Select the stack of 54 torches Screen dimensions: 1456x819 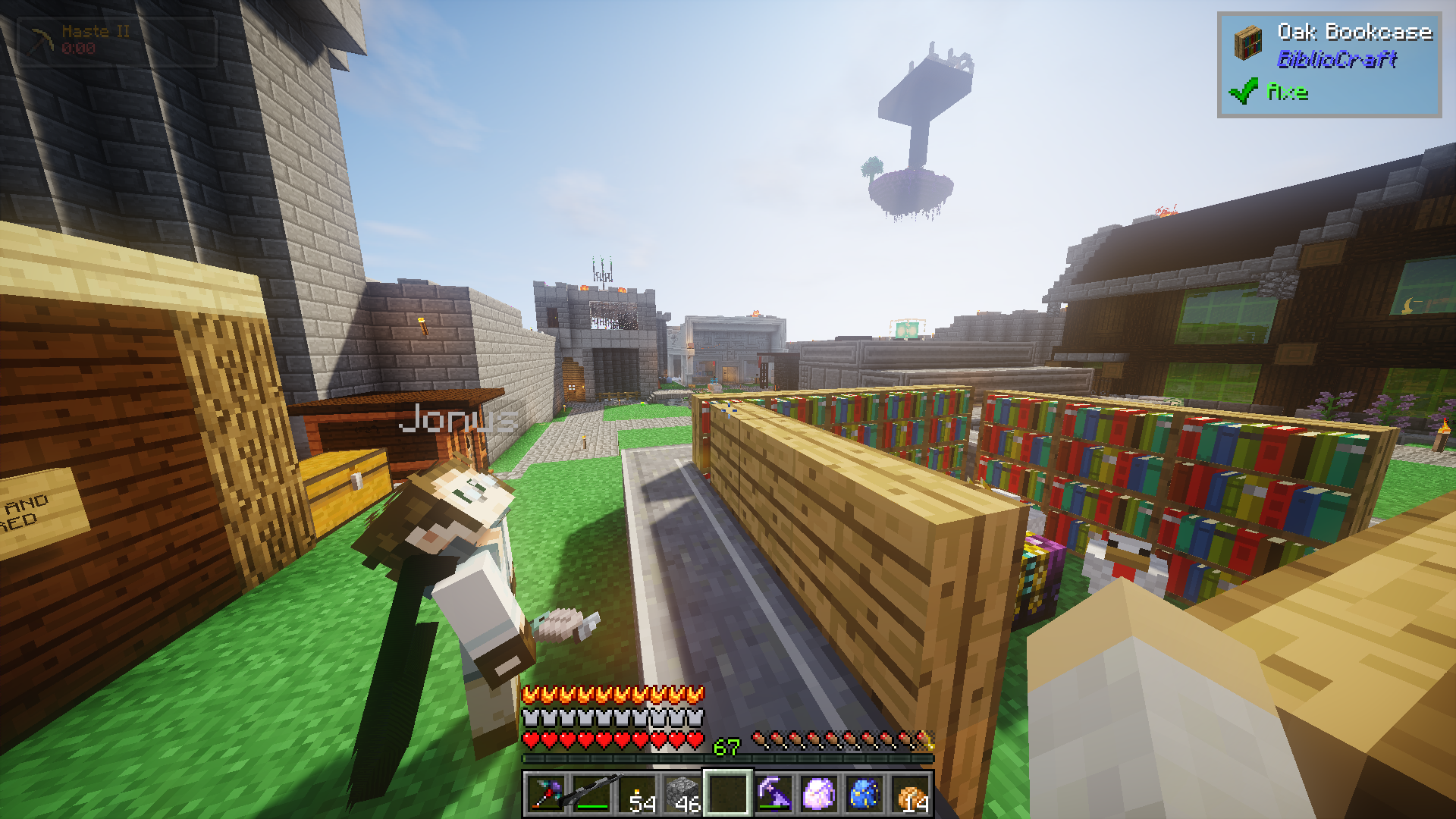click(x=637, y=794)
